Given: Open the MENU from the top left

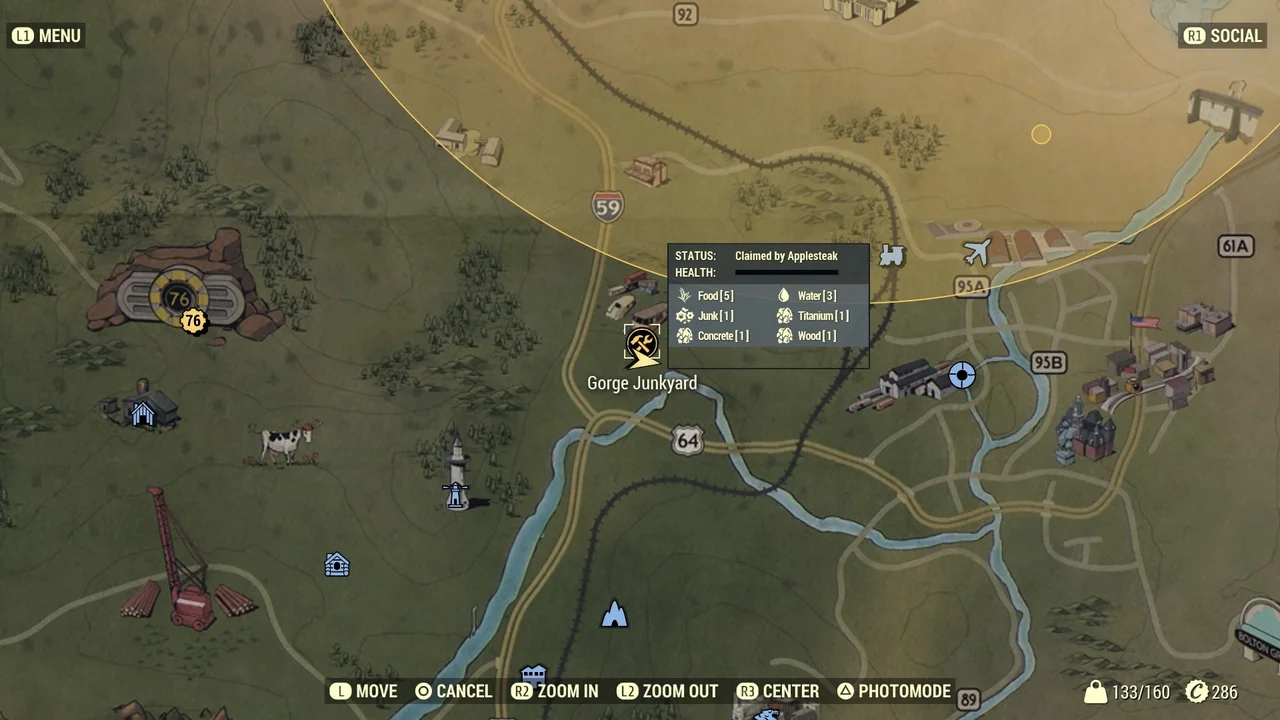Looking at the screenshot, I should tap(46, 35).
